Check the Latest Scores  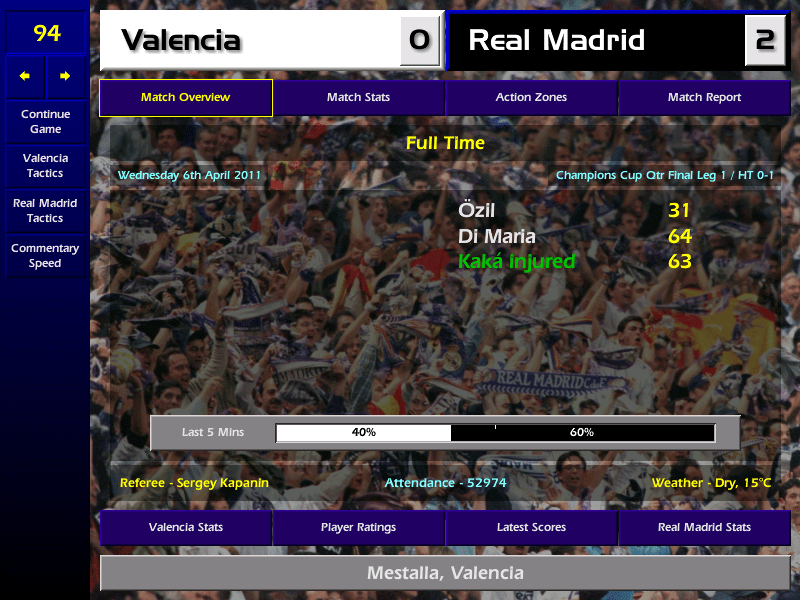(531, 527)
